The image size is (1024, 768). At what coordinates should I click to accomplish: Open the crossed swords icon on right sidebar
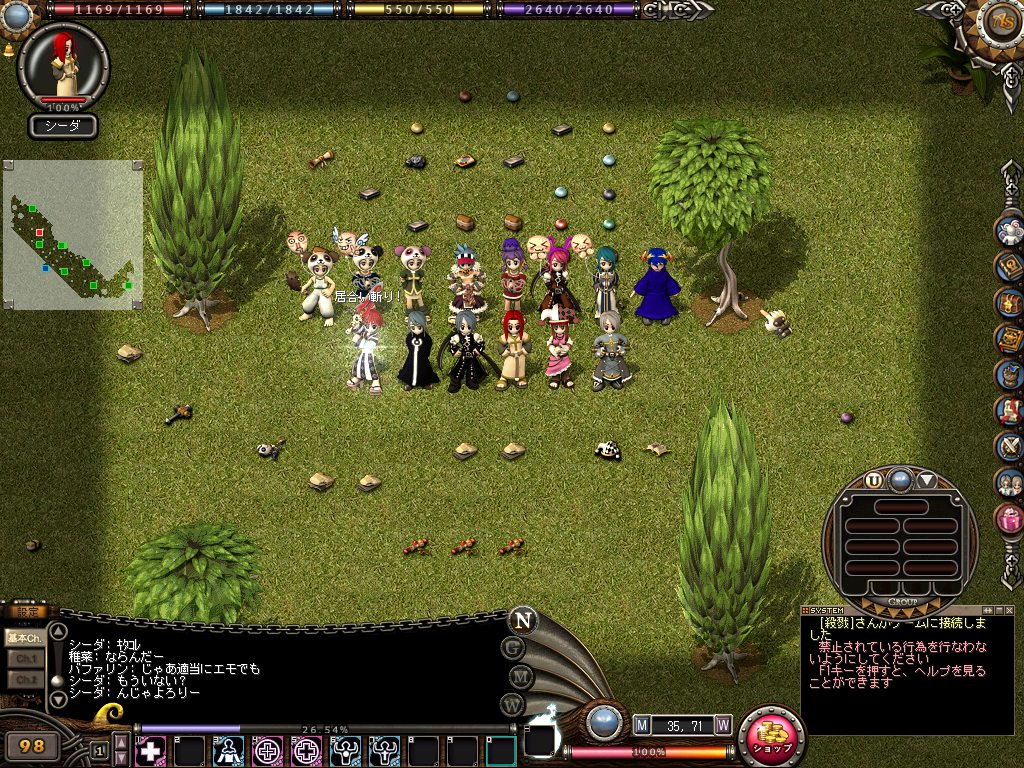[x=1008, y=446]
